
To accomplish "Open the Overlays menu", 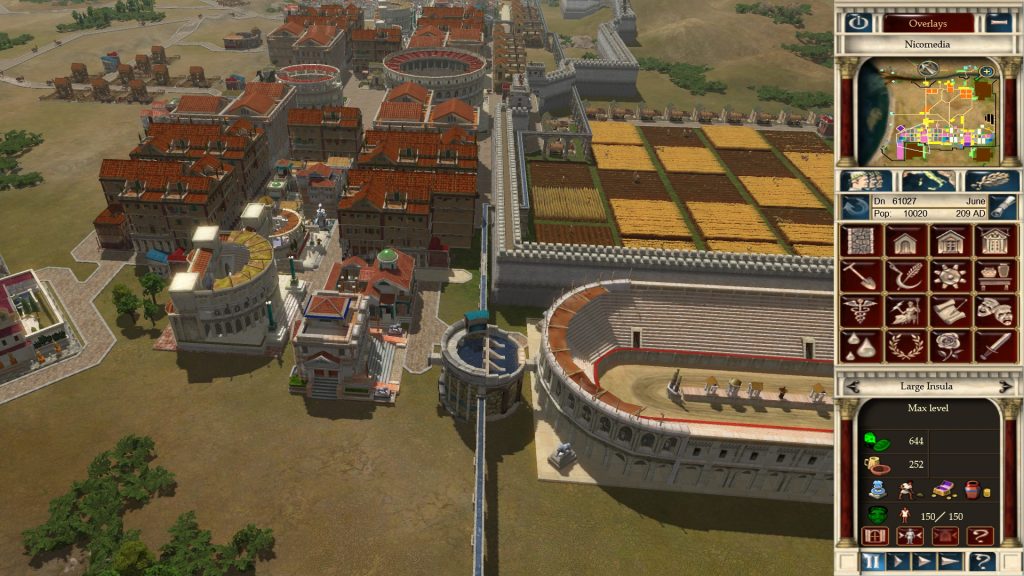I will point(927,22).
